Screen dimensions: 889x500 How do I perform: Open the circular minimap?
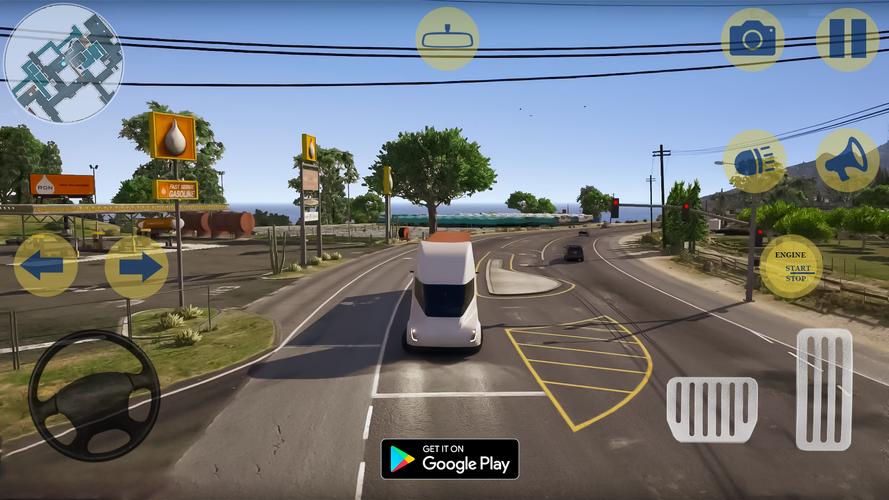63,62
